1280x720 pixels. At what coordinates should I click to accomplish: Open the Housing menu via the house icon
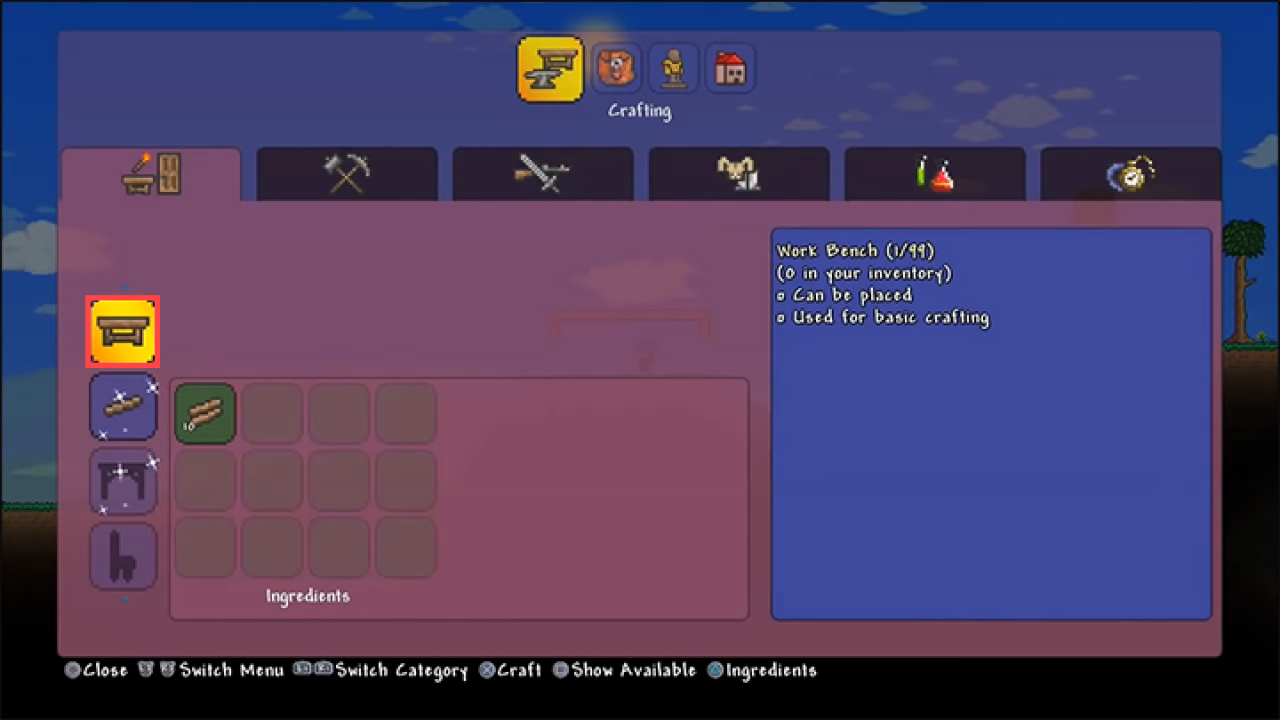730,67
